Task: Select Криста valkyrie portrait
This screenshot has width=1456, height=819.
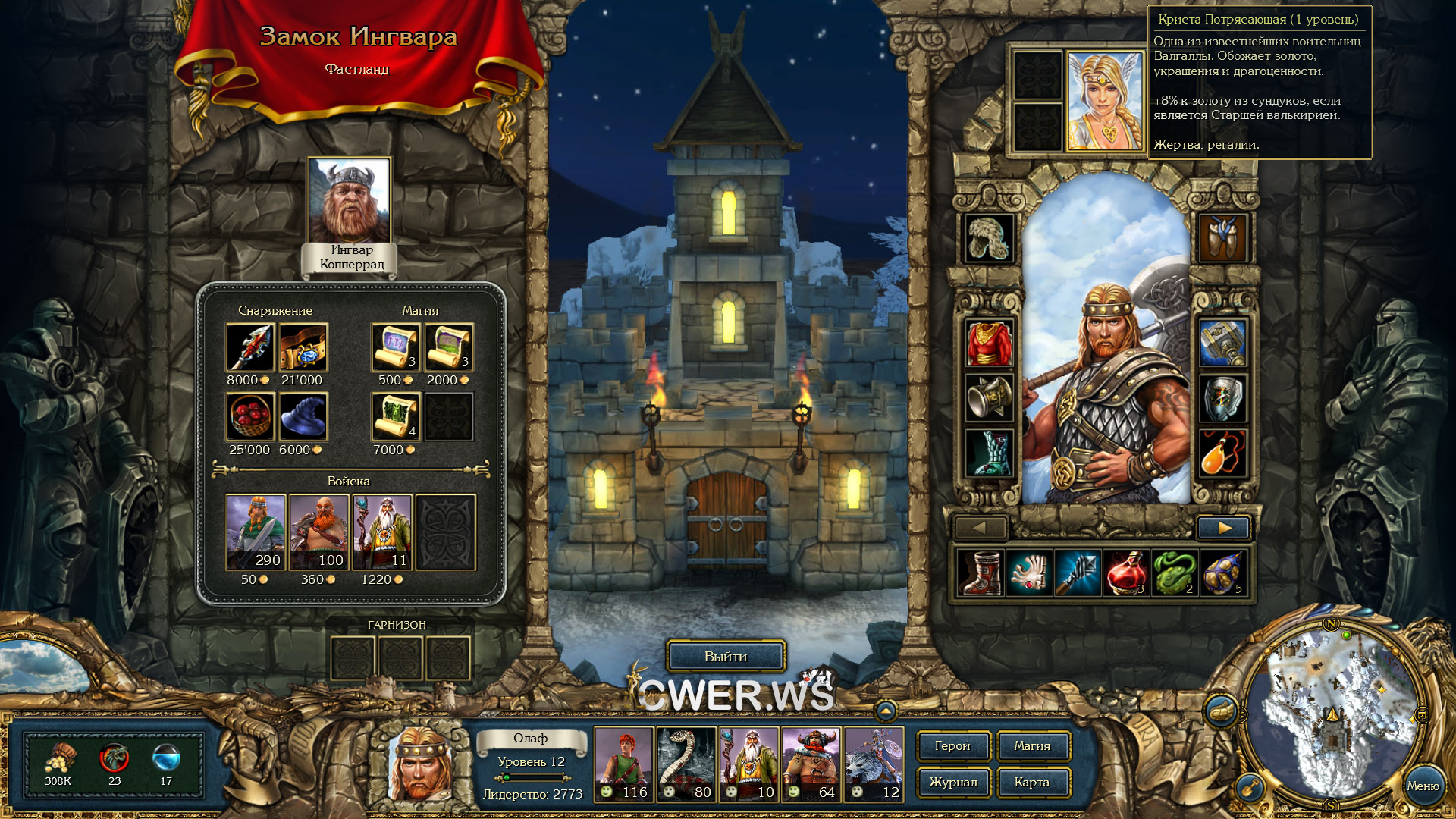Action: [x=1105, y=100]
